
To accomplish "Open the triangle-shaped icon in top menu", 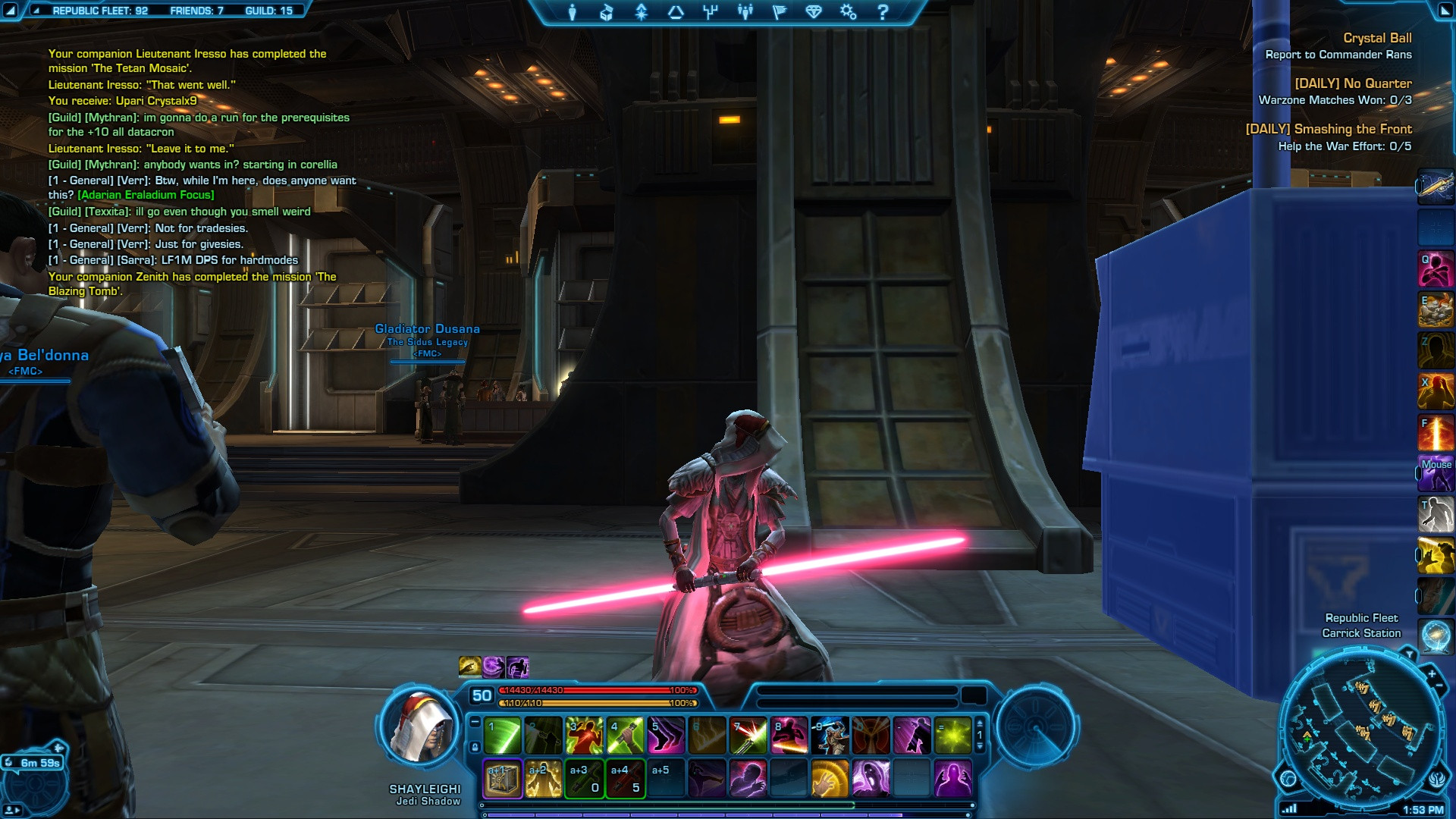I will point(676,12).
